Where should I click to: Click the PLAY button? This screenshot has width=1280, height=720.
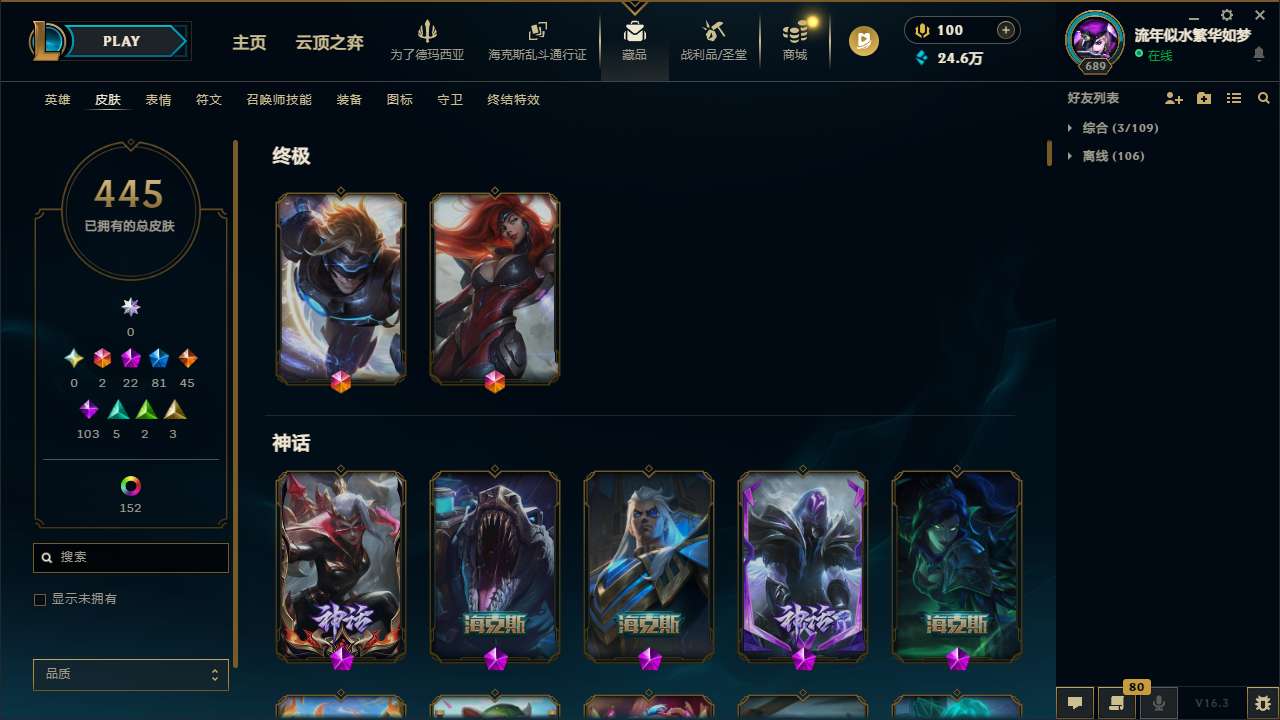click(x=121, y=41)
